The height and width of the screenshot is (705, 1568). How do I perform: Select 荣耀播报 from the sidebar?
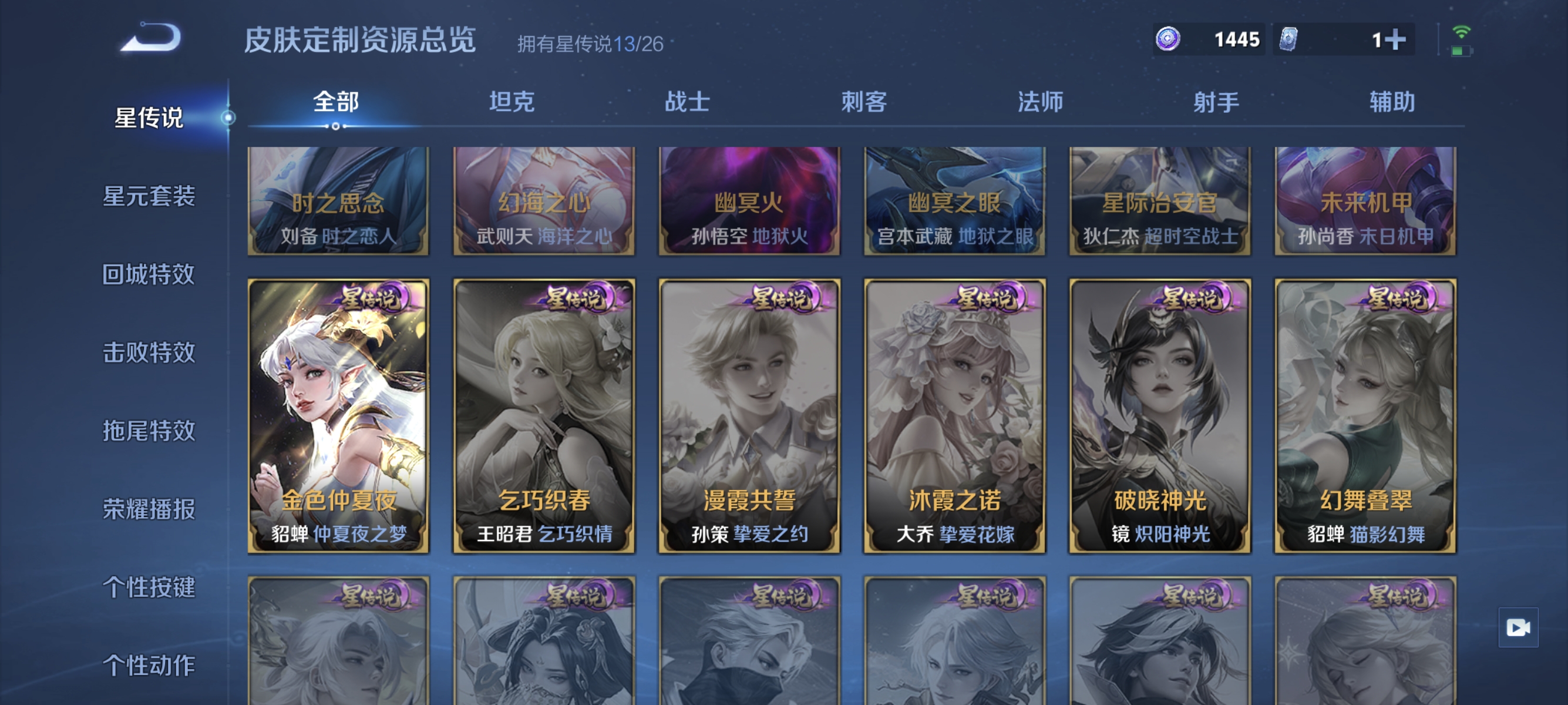pos(150,510)
